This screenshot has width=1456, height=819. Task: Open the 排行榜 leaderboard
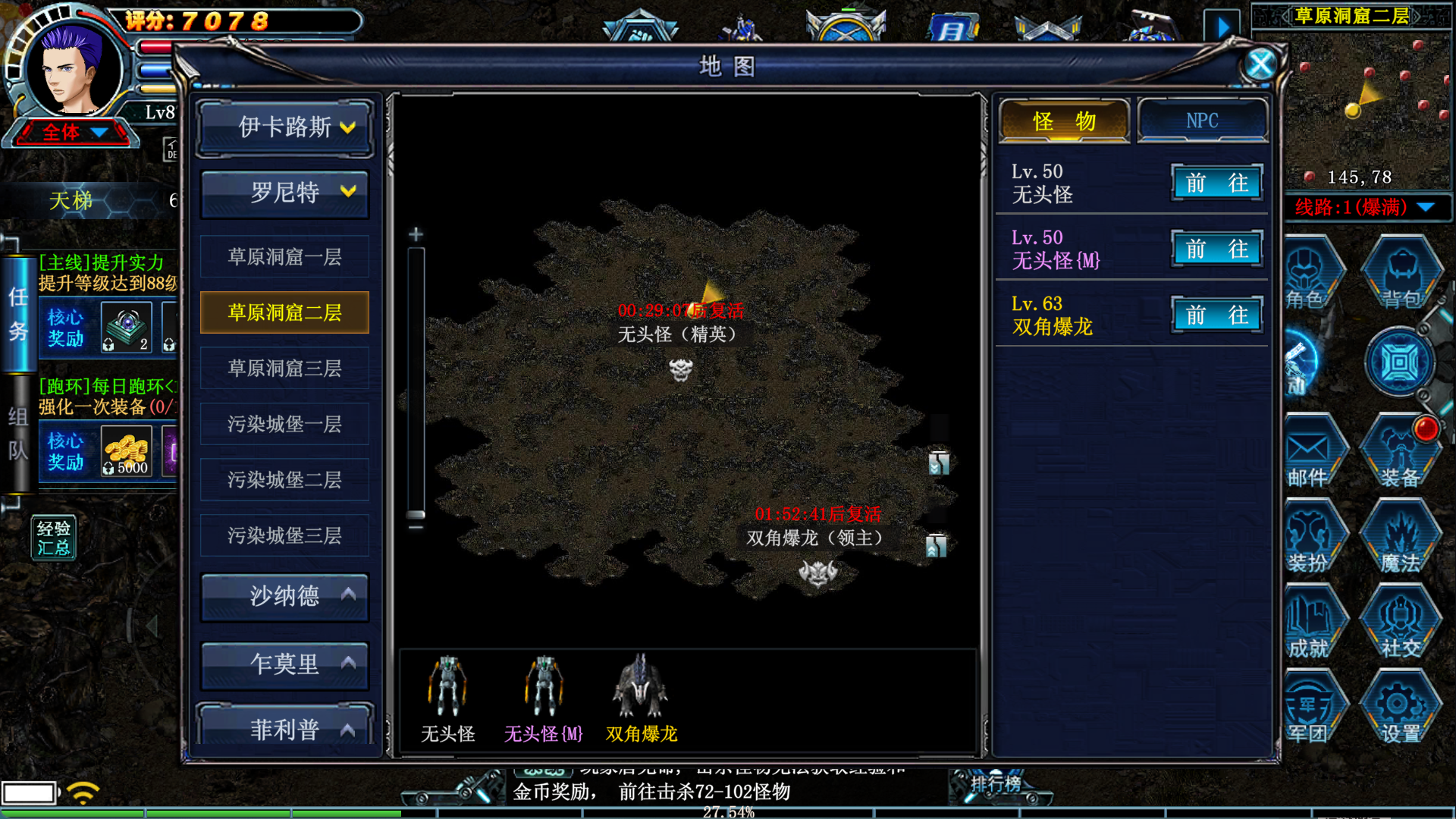point(996,784)
